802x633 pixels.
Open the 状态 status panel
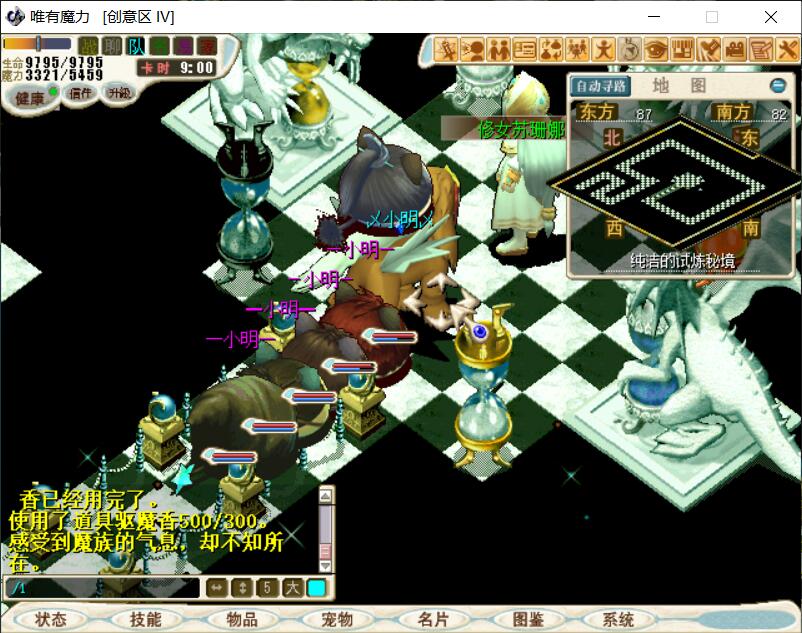coord(50,620)
